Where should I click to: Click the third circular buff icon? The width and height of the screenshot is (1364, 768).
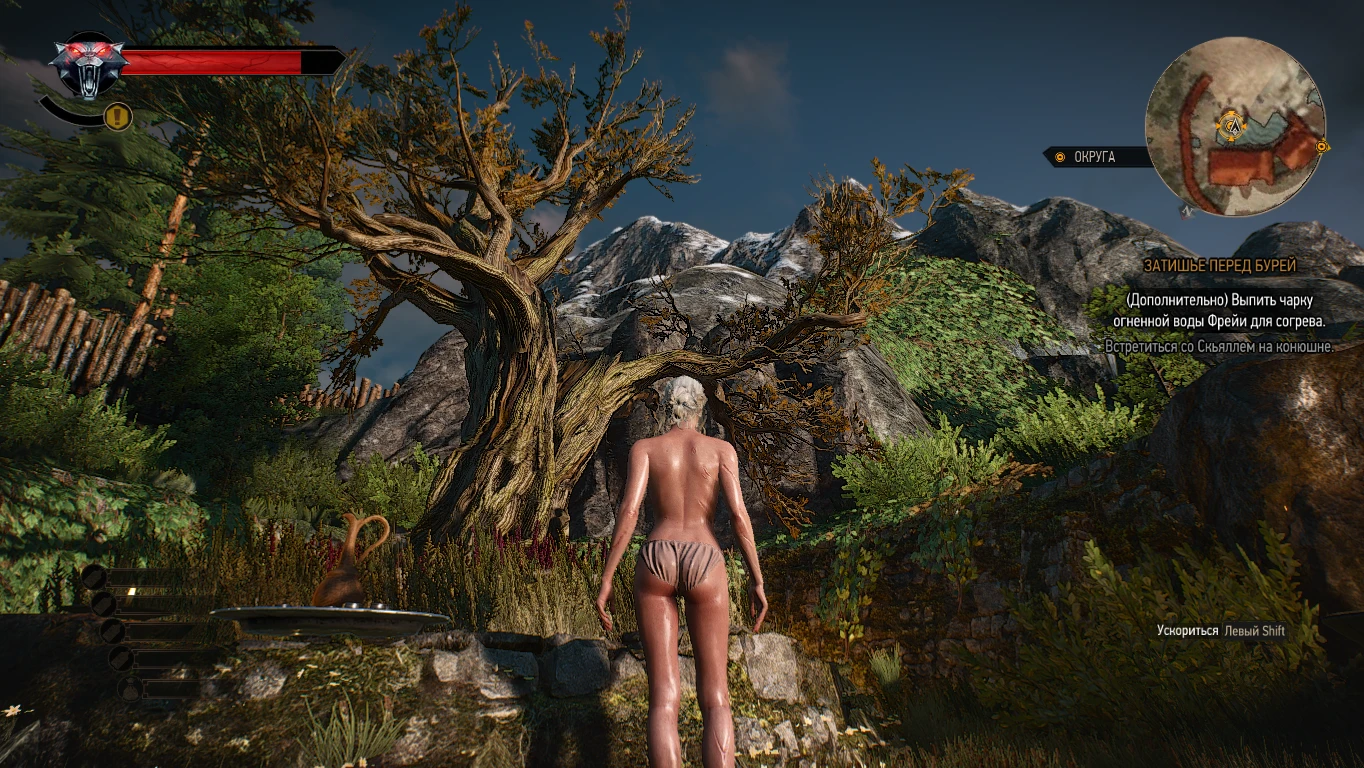pyautogui.click(x=112, y=632)
